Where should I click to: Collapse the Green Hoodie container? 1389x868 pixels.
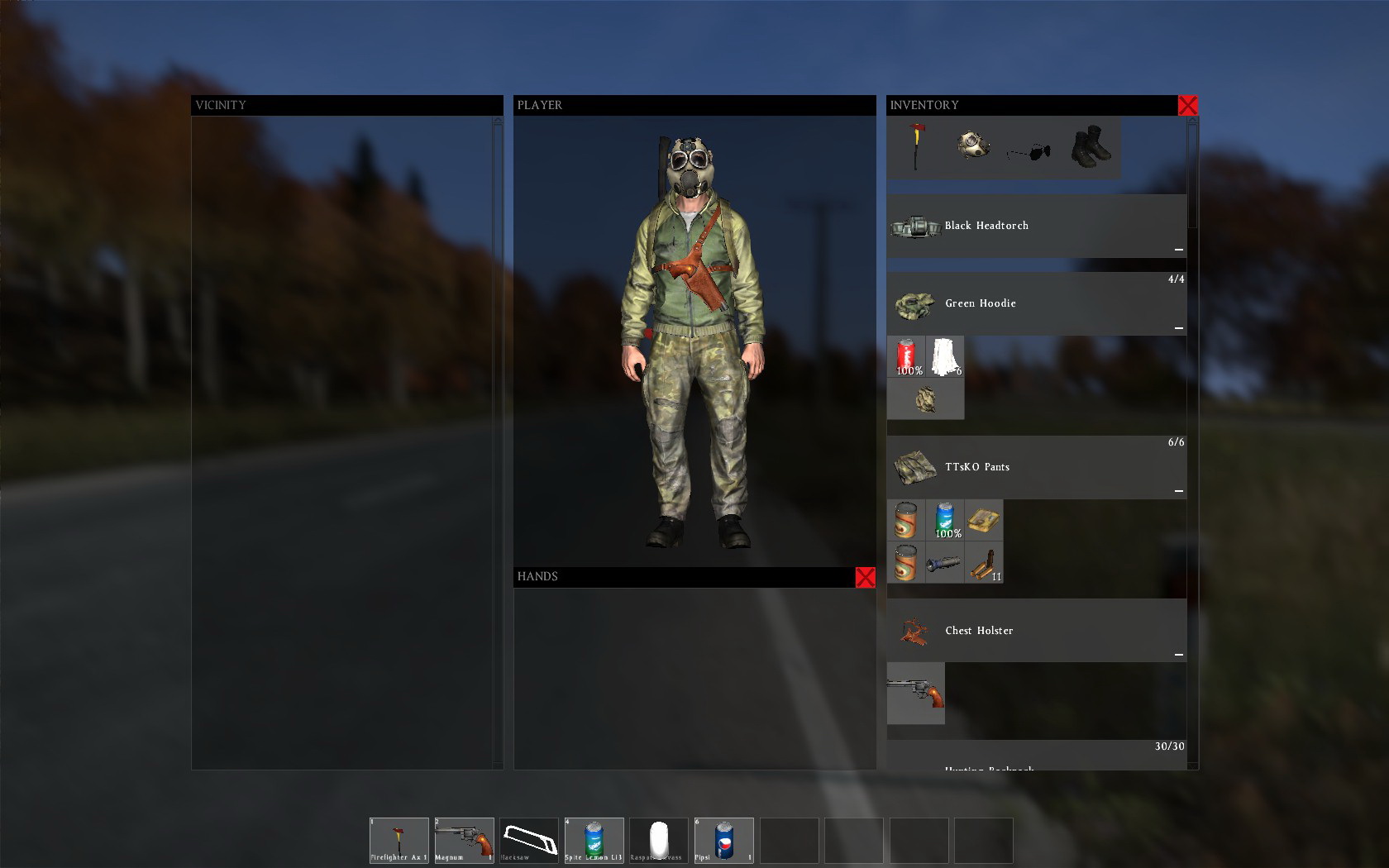1179,328
